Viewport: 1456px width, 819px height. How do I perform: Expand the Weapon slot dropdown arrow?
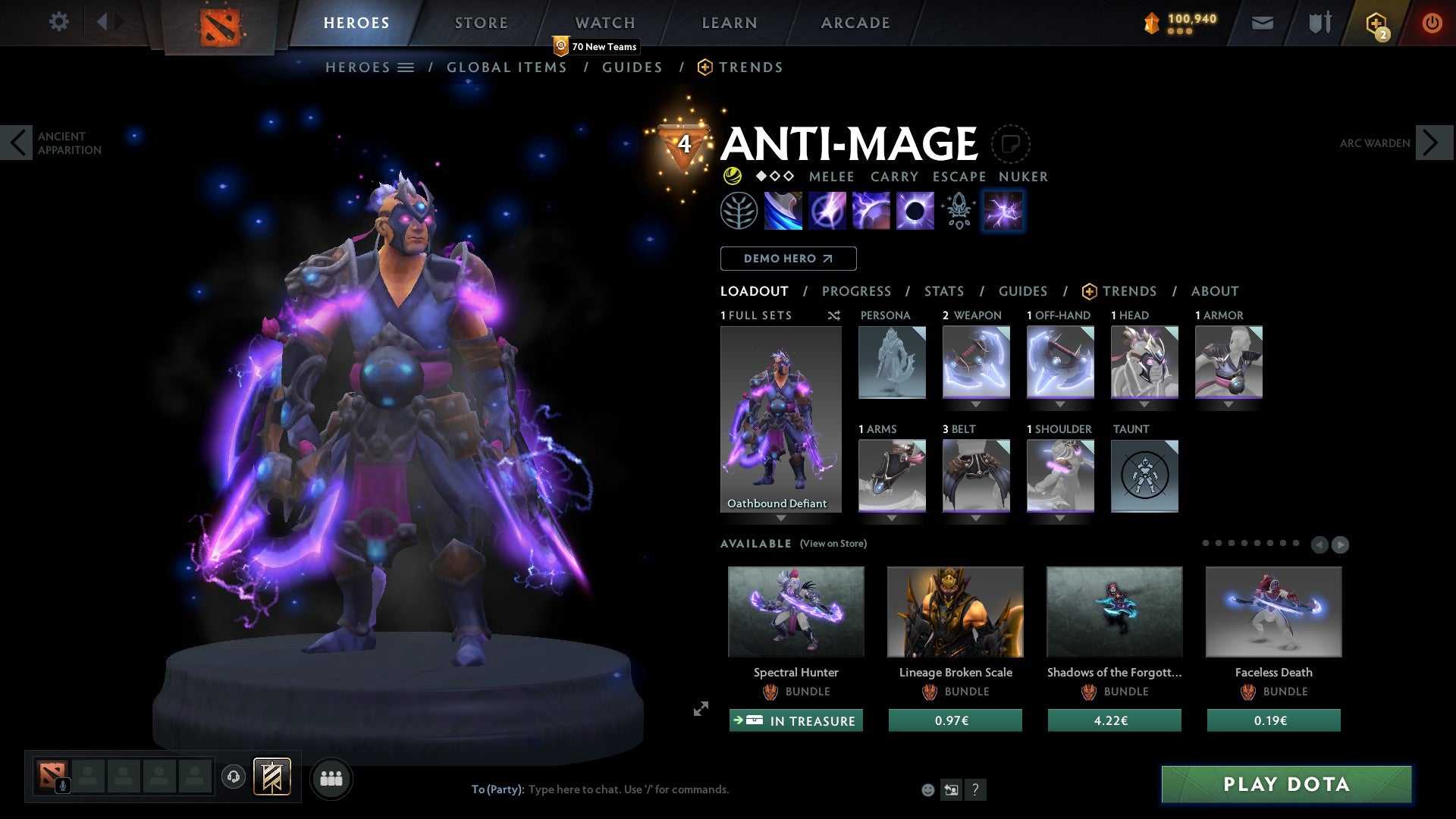click(x=976, y=404)
